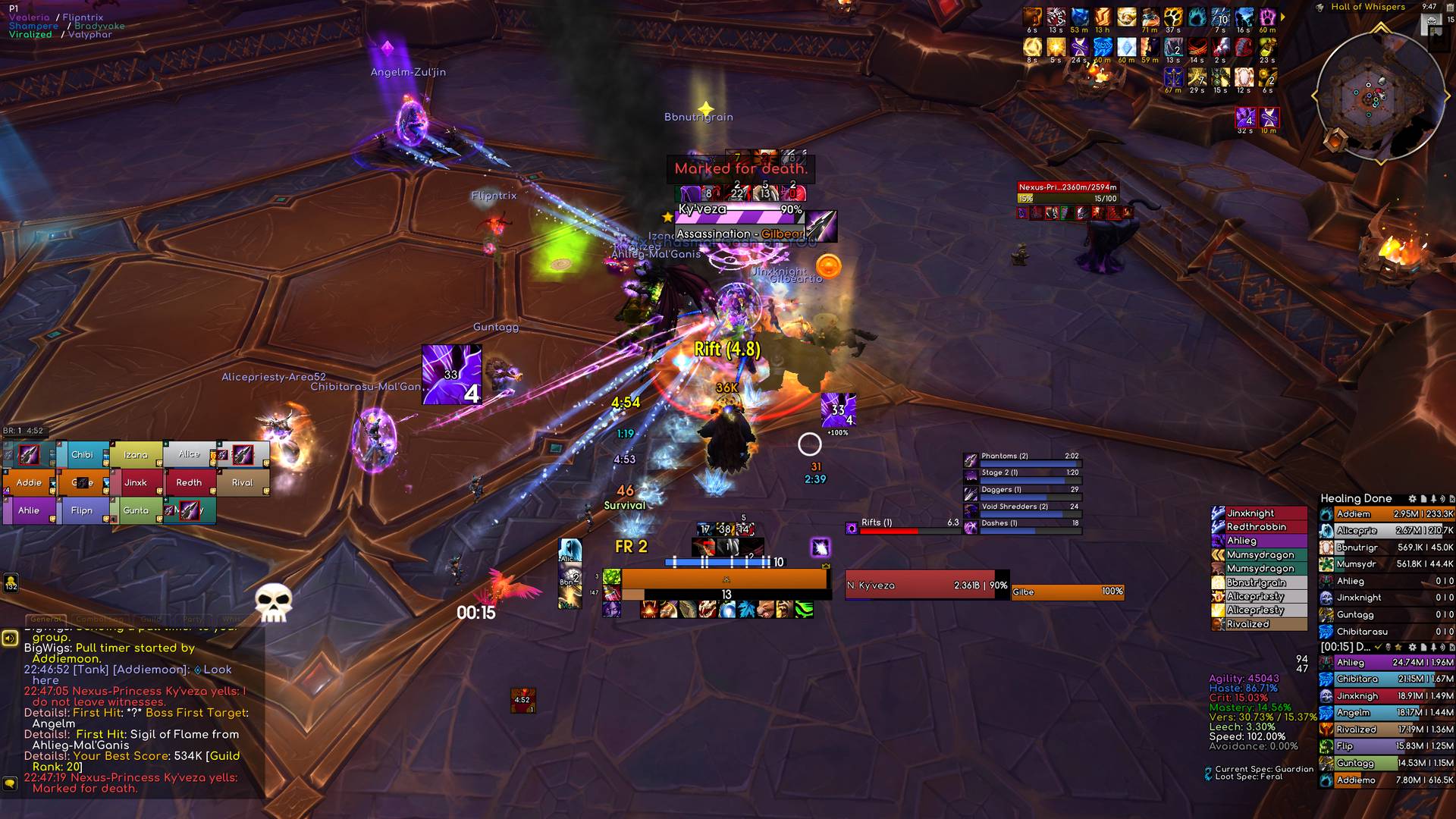This screenshot has width=1456, height=819.
Task: Select Gunta's green raid frame
Action: 136,511
